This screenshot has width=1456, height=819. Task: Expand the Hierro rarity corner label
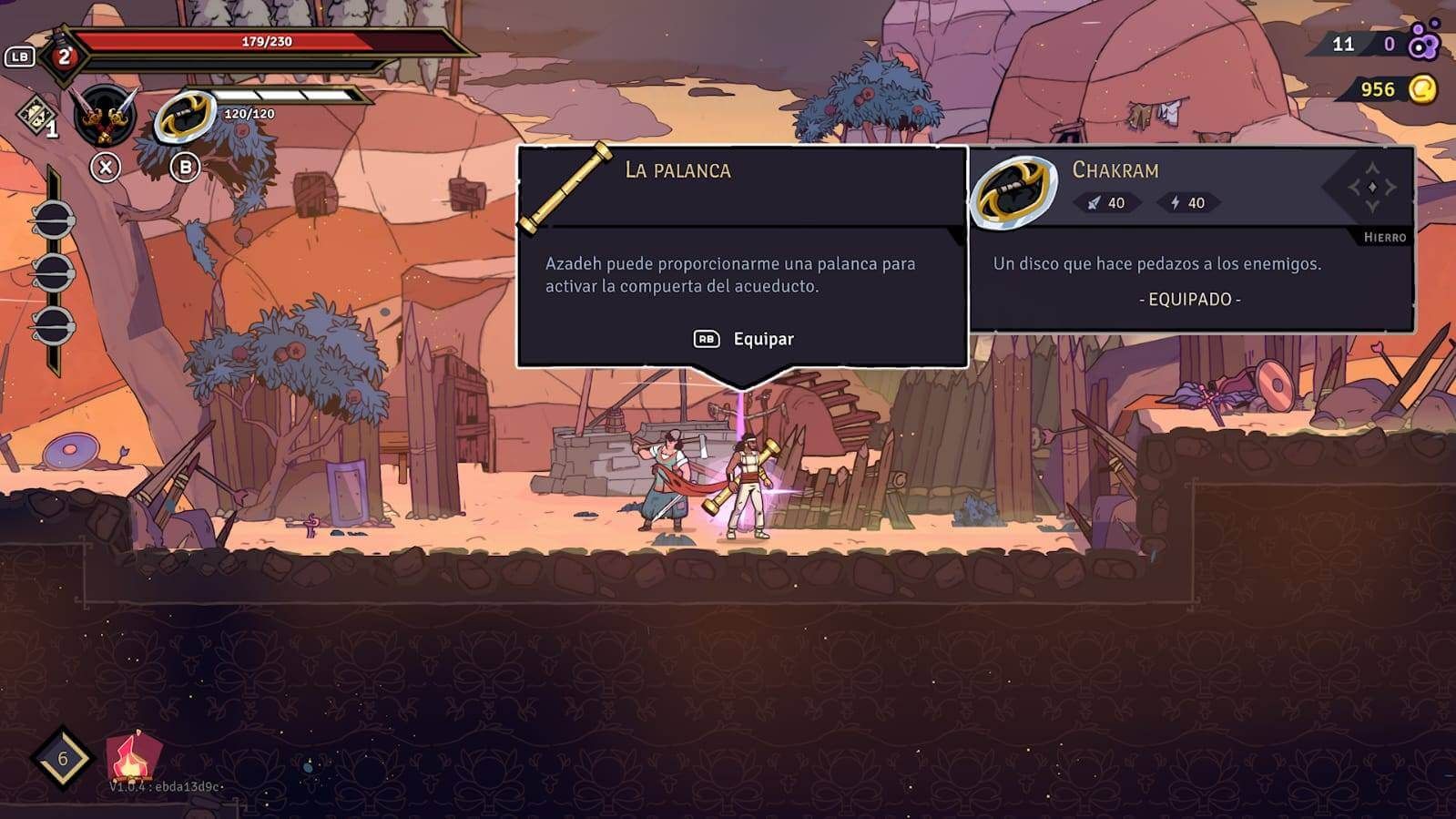tap(1385, 235)
